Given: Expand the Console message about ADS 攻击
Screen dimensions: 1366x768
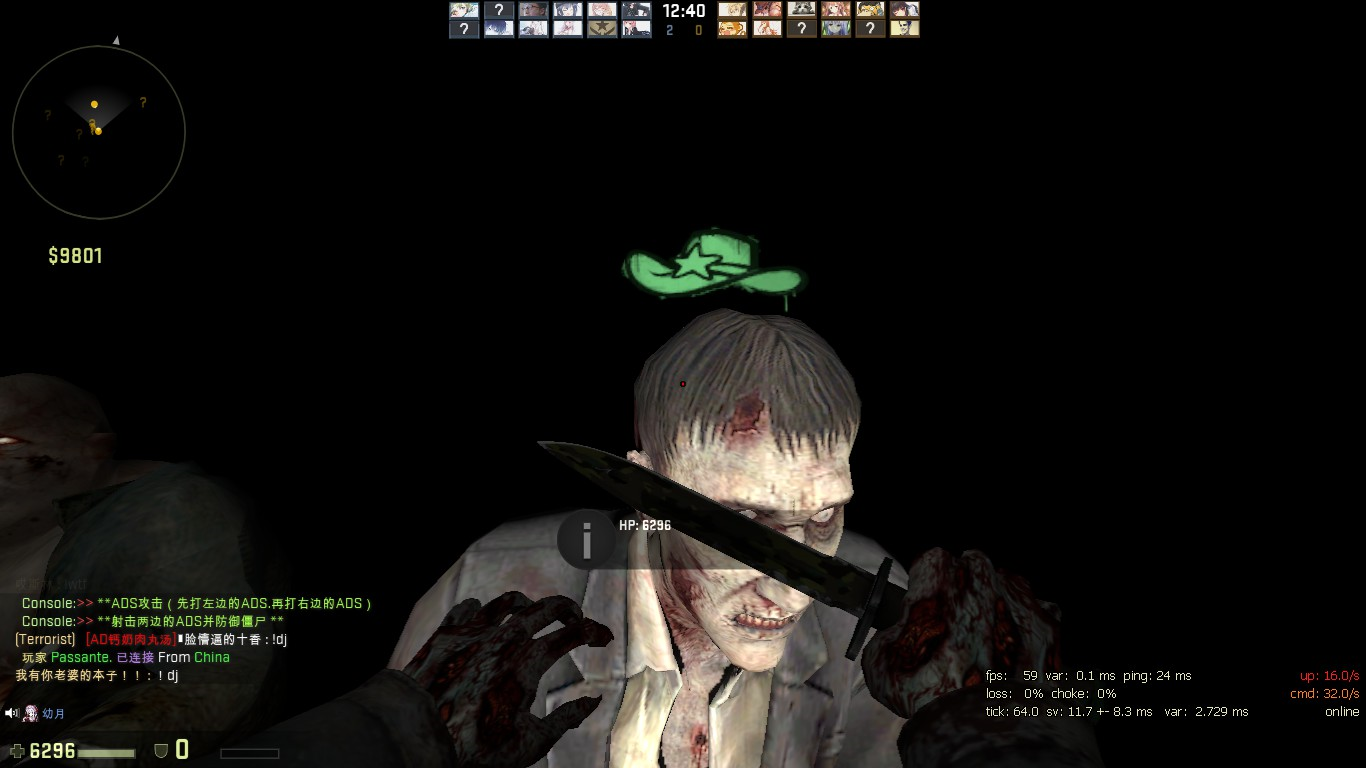Looking at the screenshot, I should tap(196, 603).
